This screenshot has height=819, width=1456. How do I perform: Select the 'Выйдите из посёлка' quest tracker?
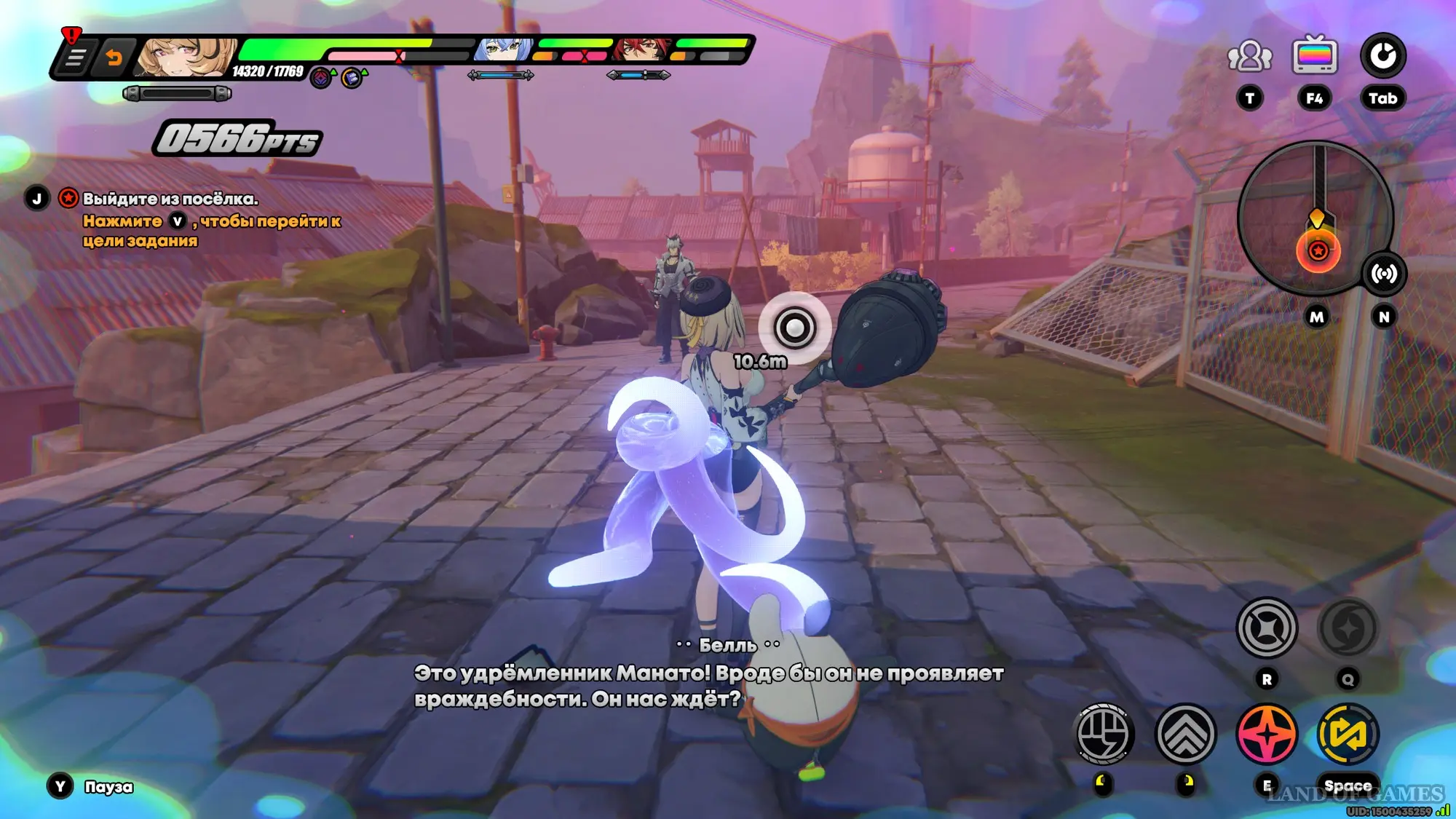[x=170, y=199]
